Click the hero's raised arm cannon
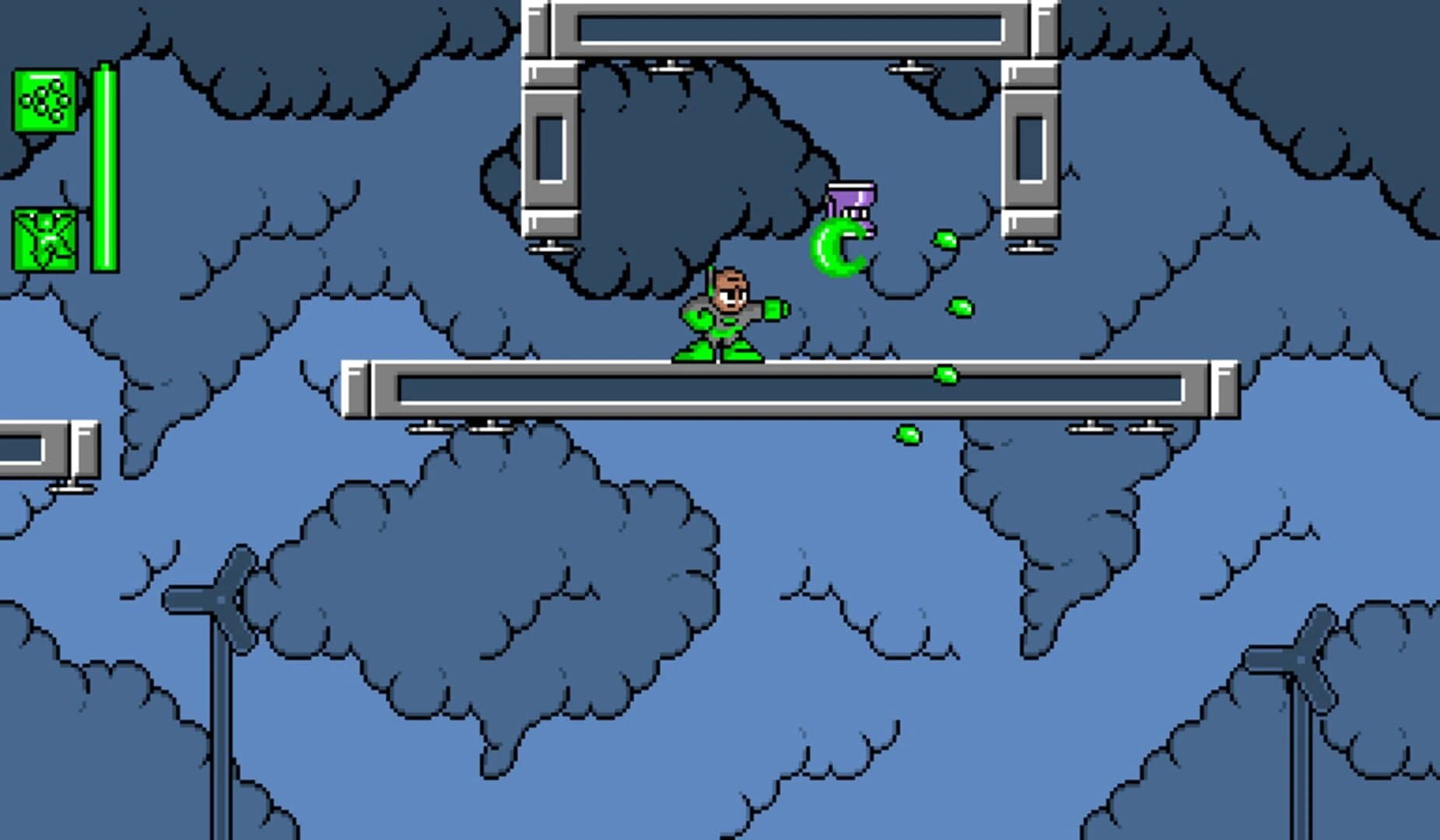Image resolution: width=1440 pixels, height=840 pixels. point(774,308)
